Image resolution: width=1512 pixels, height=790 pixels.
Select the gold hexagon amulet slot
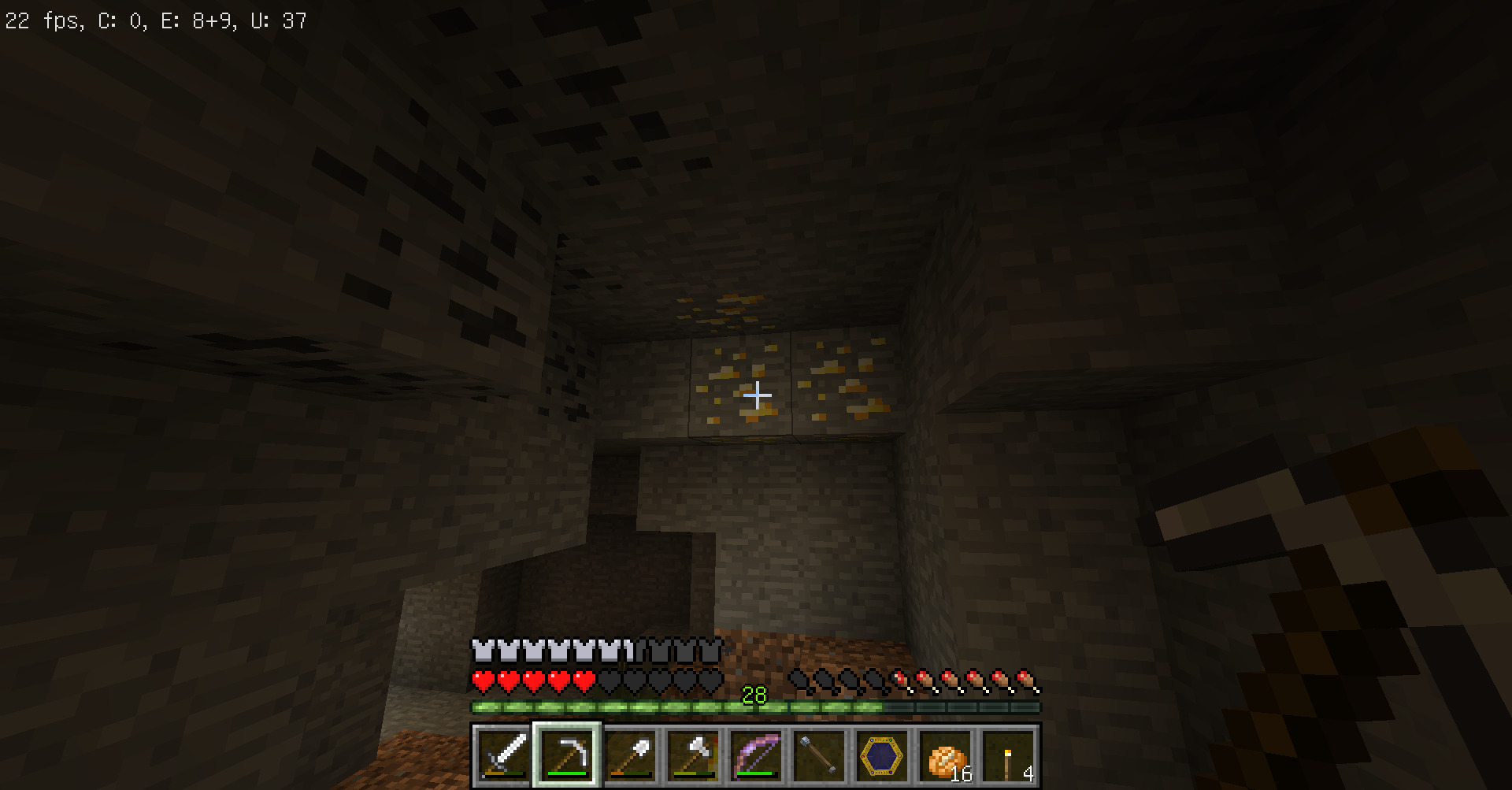coord(882,755)
